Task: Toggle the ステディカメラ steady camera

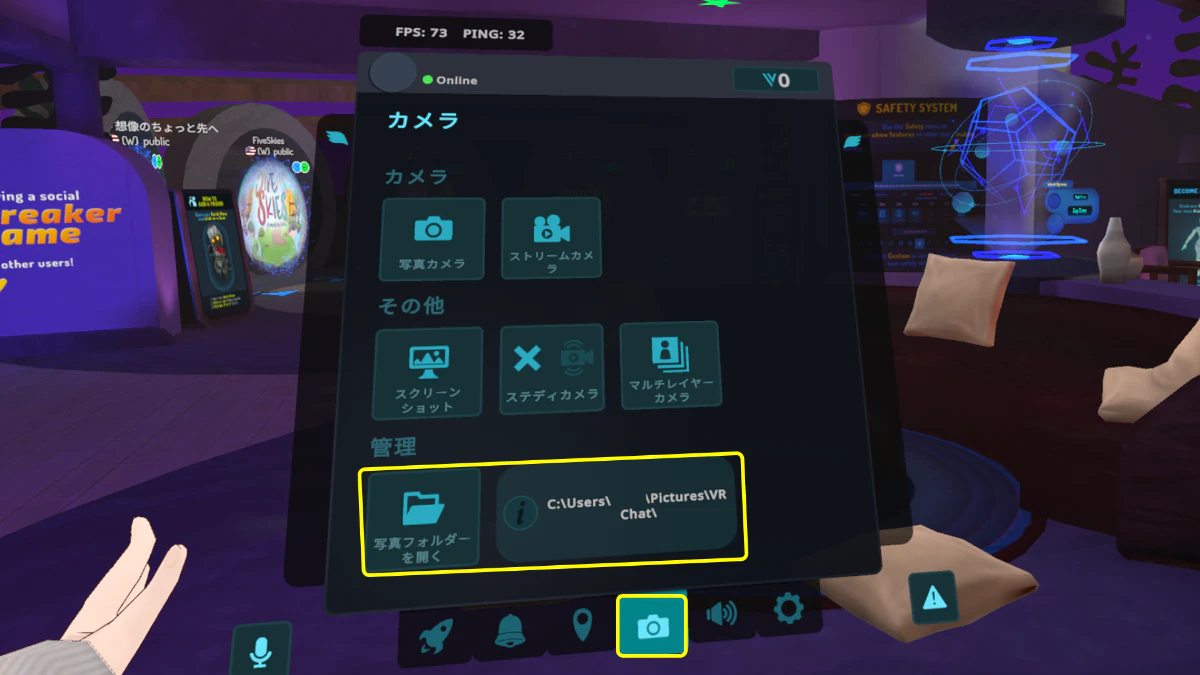Action: pyautogui.click(x=552, y=368)
